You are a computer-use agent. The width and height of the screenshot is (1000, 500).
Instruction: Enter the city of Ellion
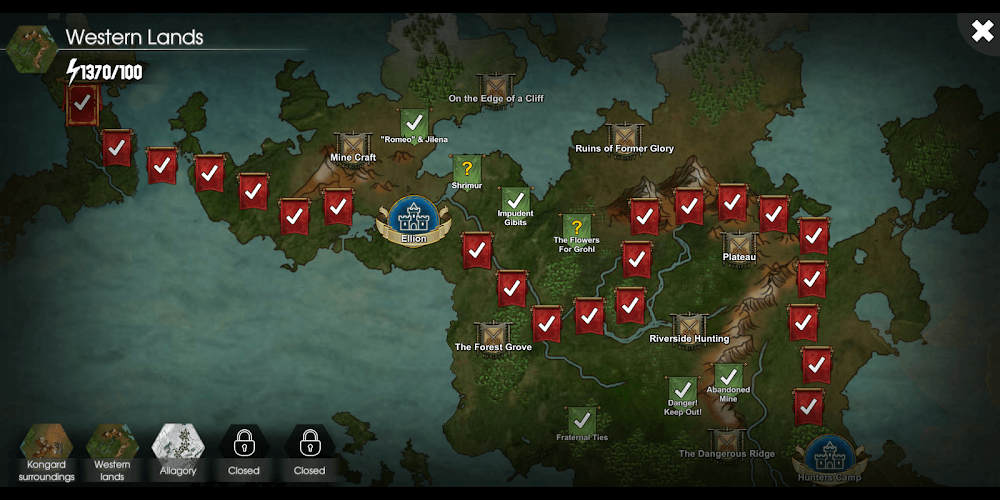[411, 219]
